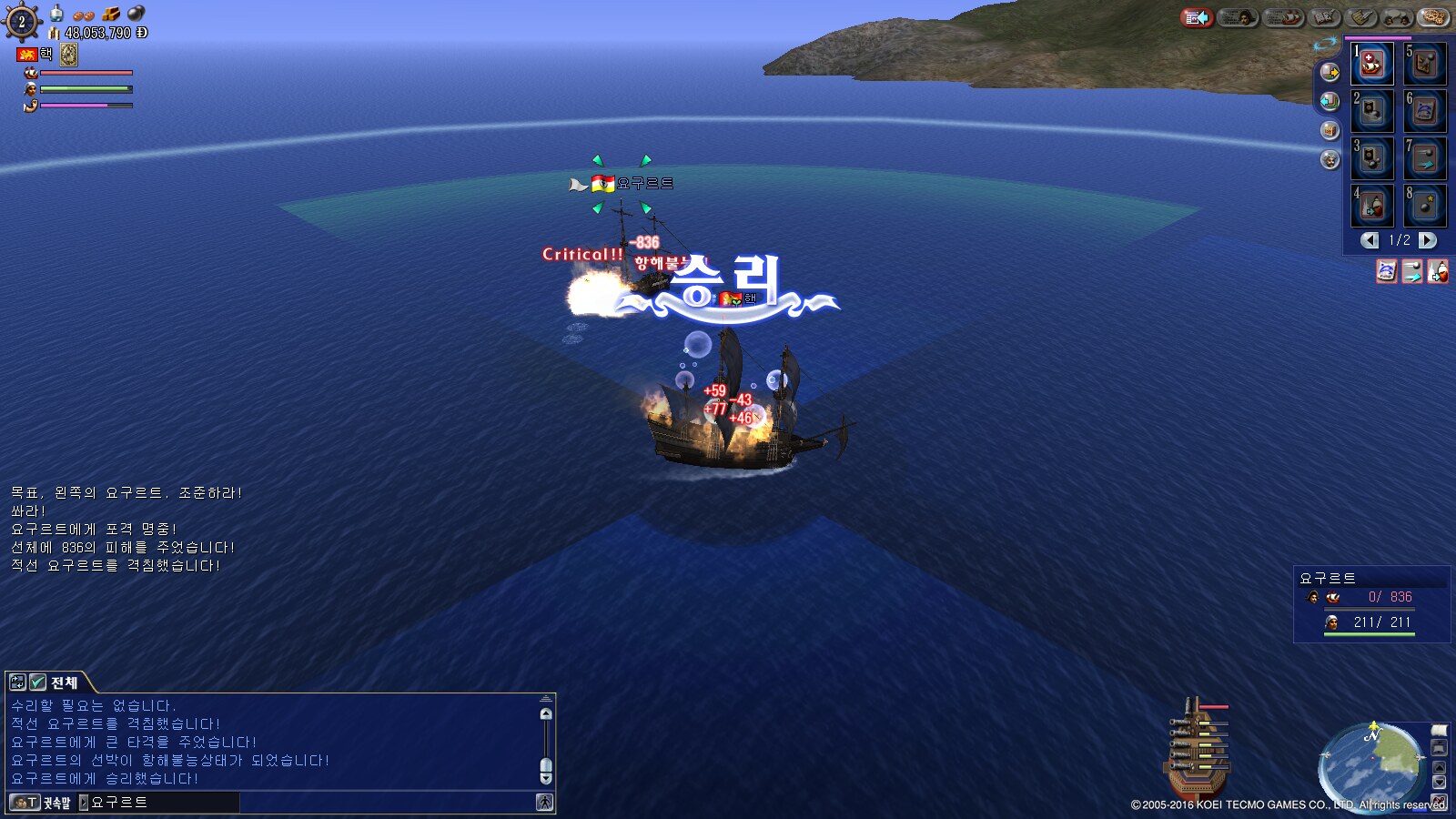Zoom minimap with the up arrow button

click(1439, 767)
